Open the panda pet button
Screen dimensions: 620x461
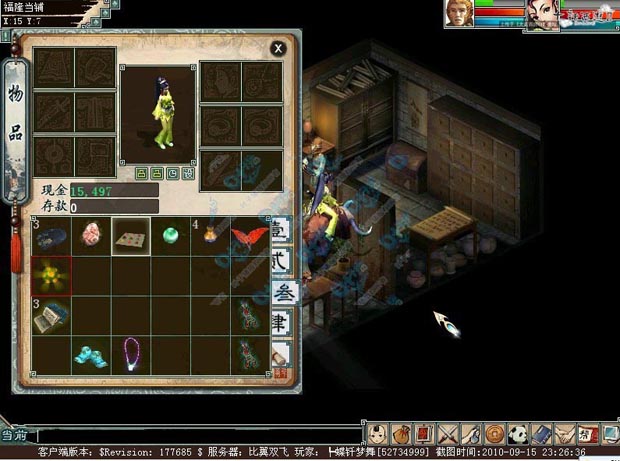[x=517, y=433]
